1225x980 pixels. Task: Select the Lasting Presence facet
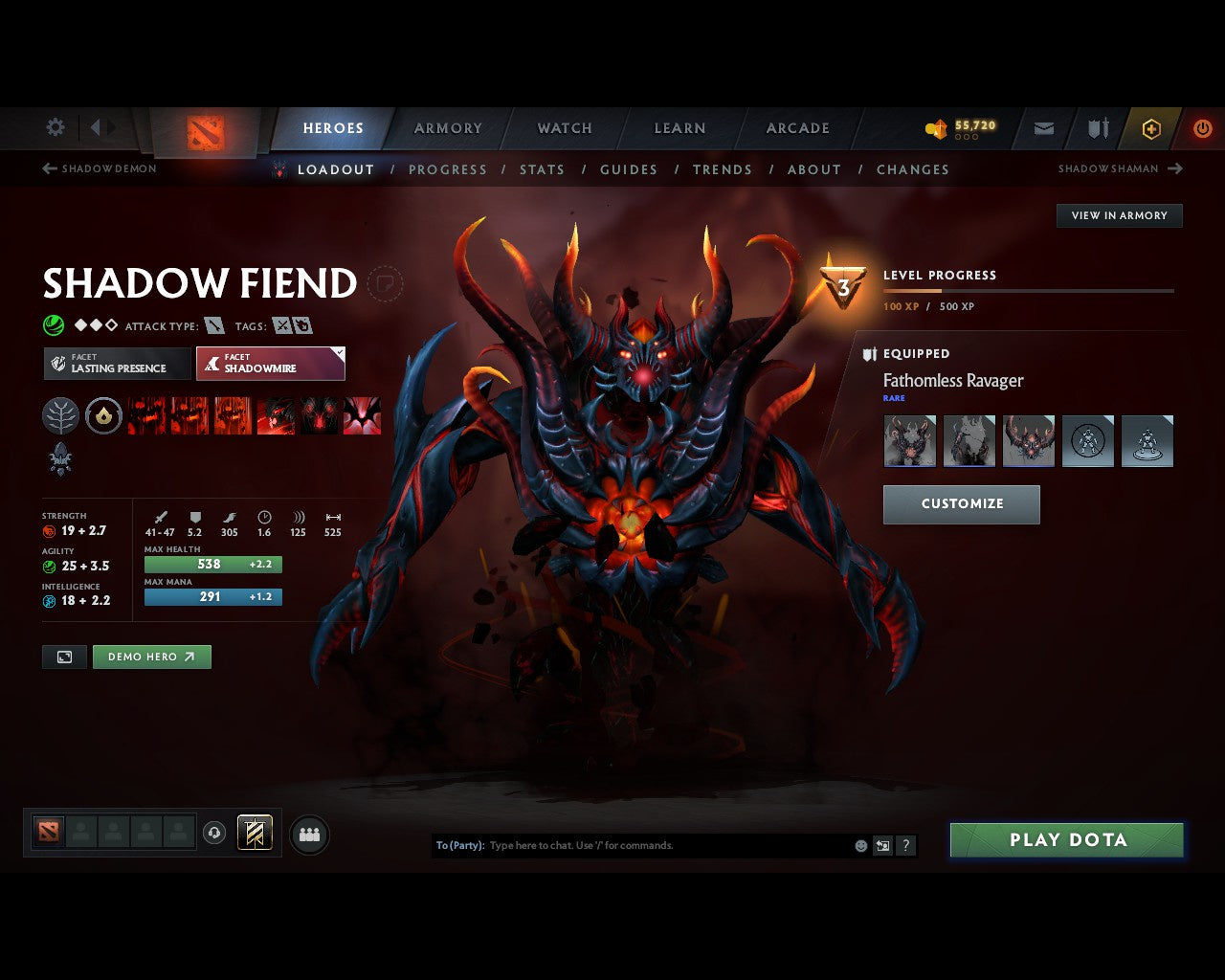[116, 364]
